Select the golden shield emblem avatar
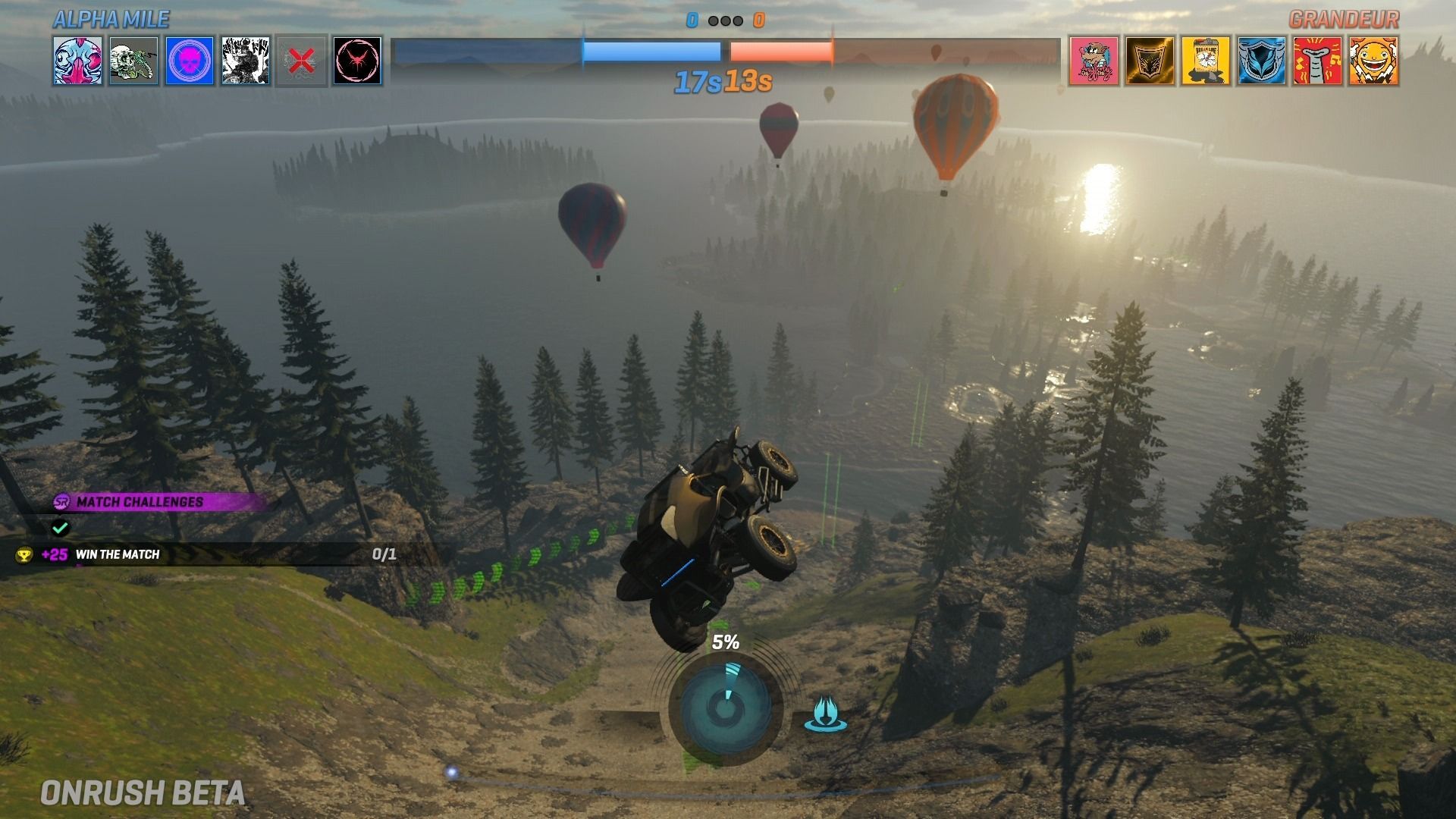This screenshot has width=1456, height=819. point(1150,61)
